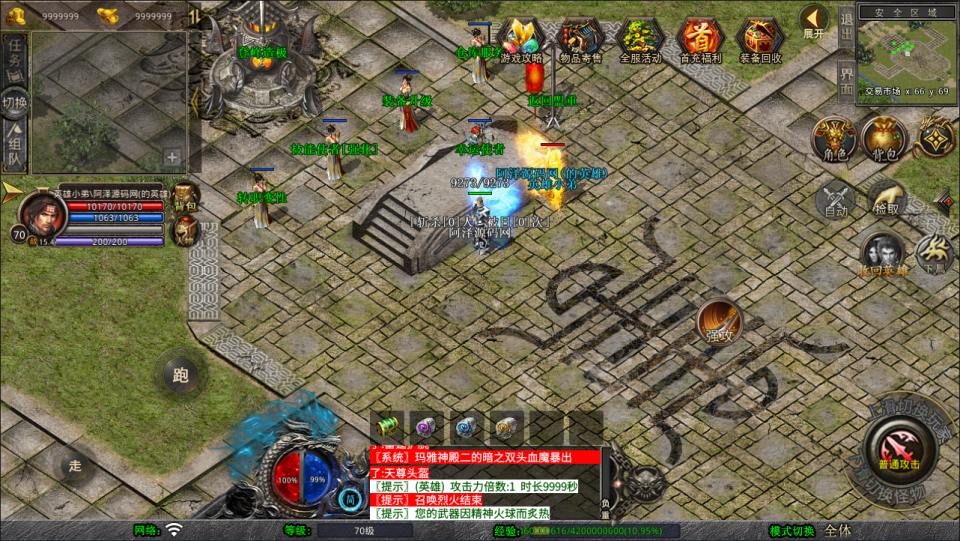
Task: Toggle the 展开 arrow for the top icons
Action: pyautogui.click(x=814, y=20)
